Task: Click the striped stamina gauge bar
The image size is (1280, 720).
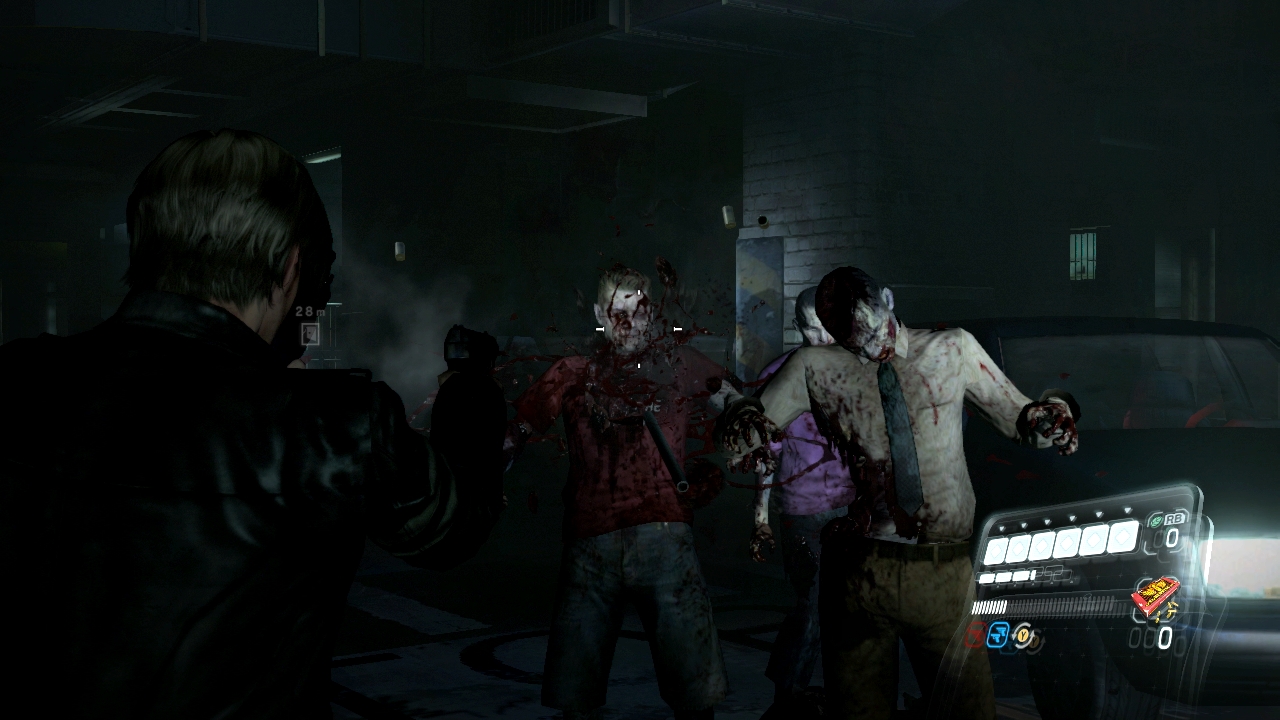Action: pyautogui.click(x=990, y=606)
